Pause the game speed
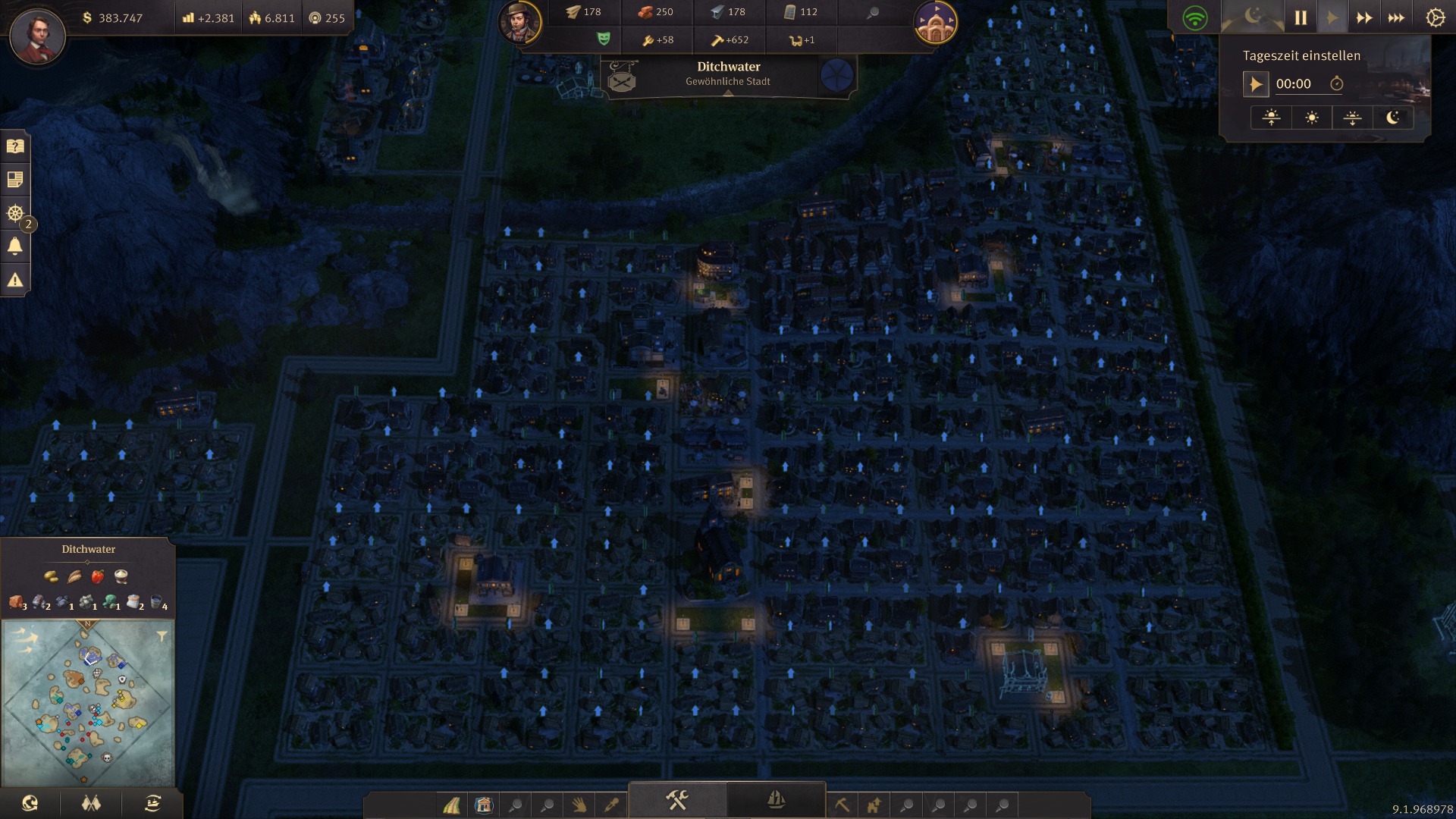This screenshot has height=819, width=1456. tap(1301, 17)
